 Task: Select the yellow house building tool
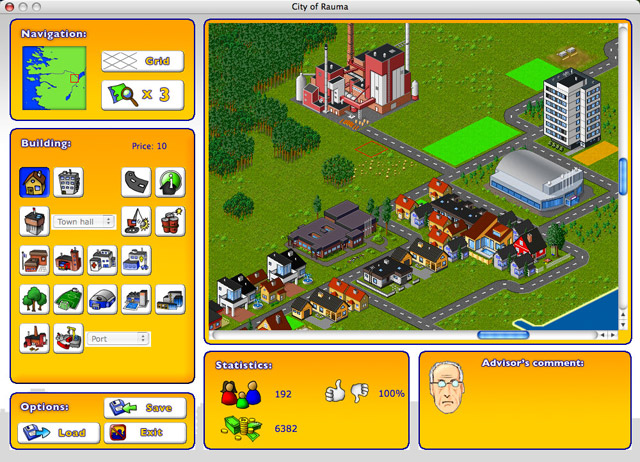[34, 181]
